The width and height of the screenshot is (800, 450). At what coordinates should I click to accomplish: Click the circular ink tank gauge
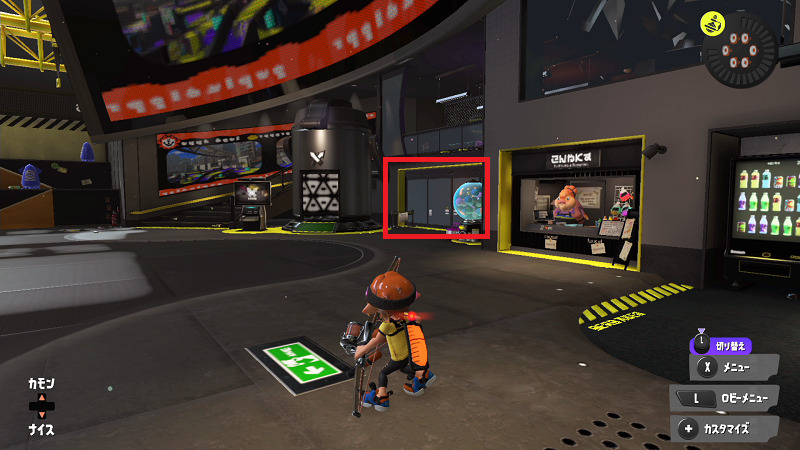click(739, 53)
